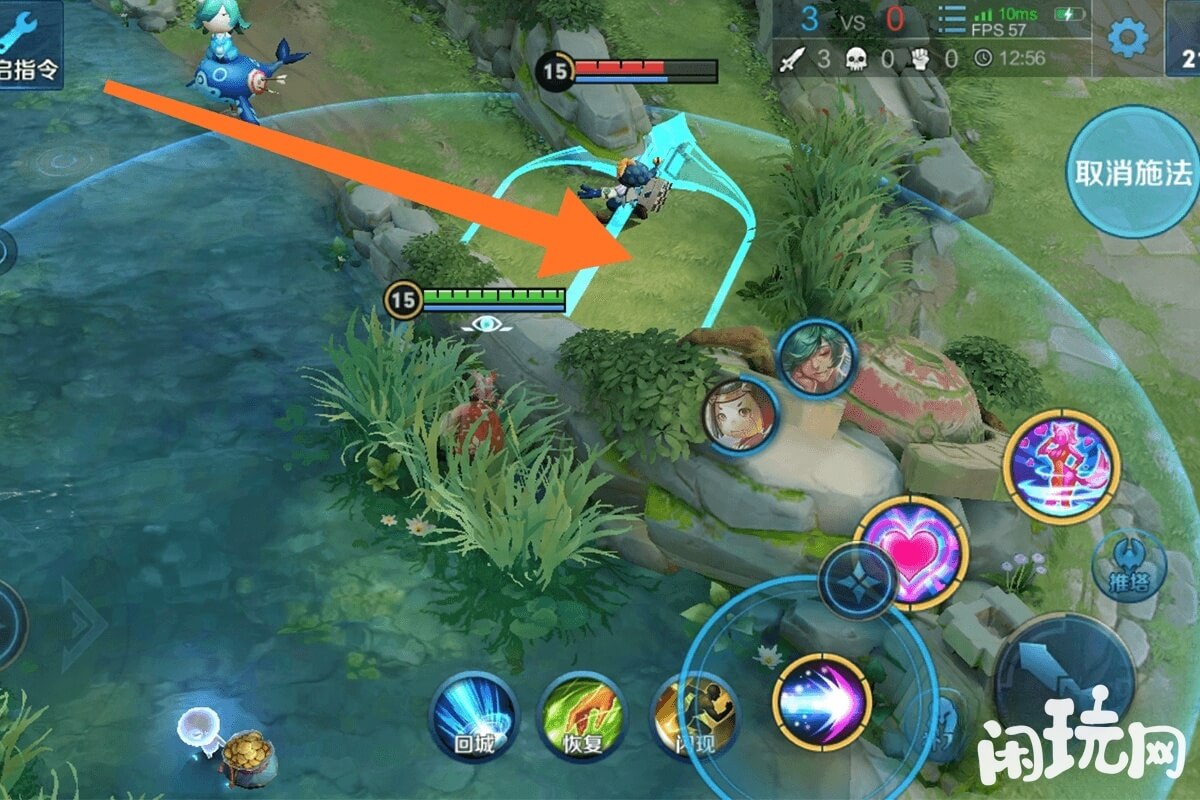The image size is (1200, 800).
Task: Open settings via the blue gear icon
Action: point(1128,38)
